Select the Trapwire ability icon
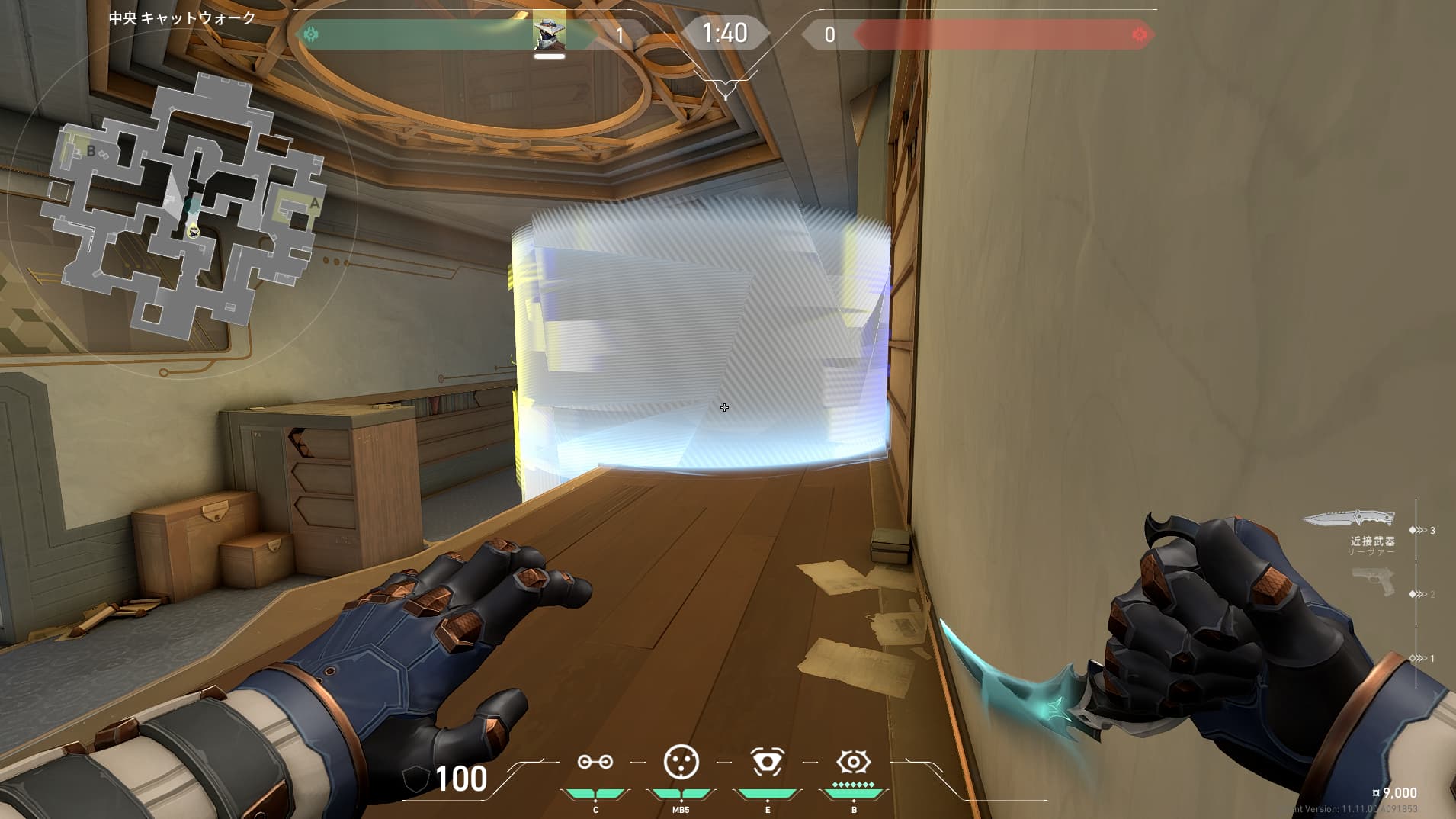The width and height of the screenshot is (1456, 819). 595,762
